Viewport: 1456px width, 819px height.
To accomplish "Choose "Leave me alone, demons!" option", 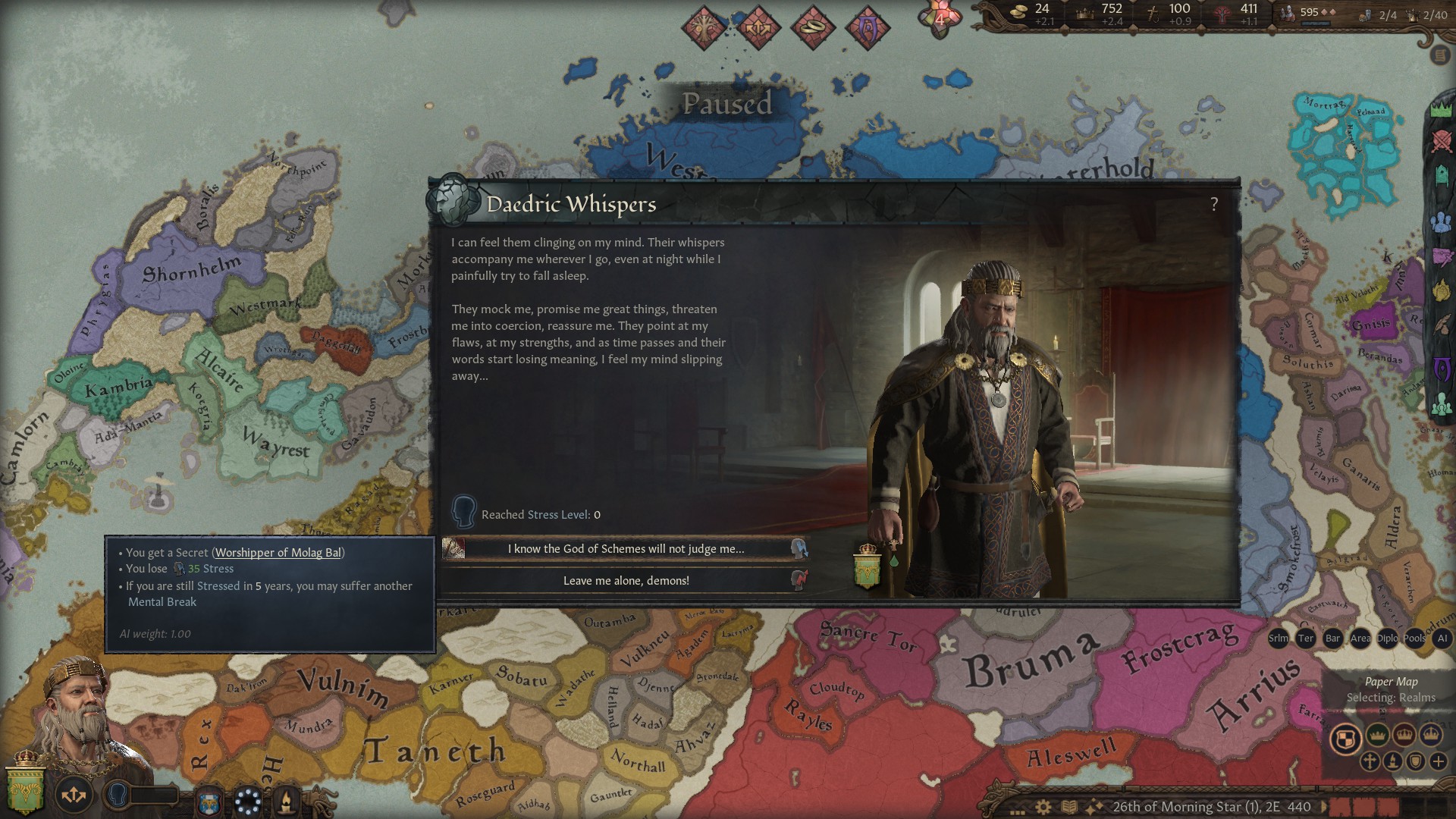I will pyautogui.click(x=626, y=581).
